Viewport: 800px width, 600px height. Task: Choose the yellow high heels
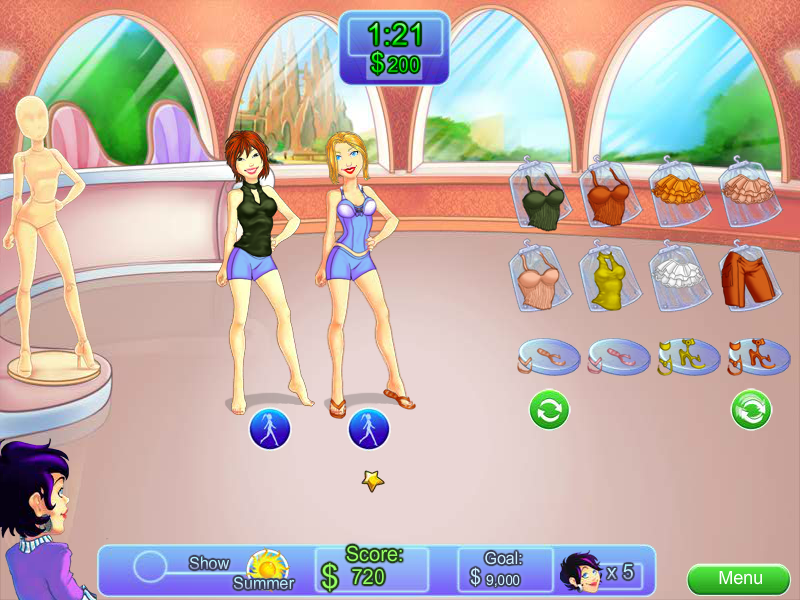coord(689,356)
